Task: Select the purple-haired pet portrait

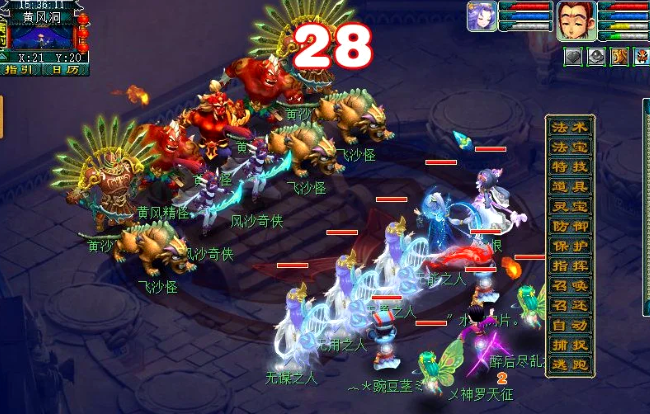Action: (x=481, y=17)
